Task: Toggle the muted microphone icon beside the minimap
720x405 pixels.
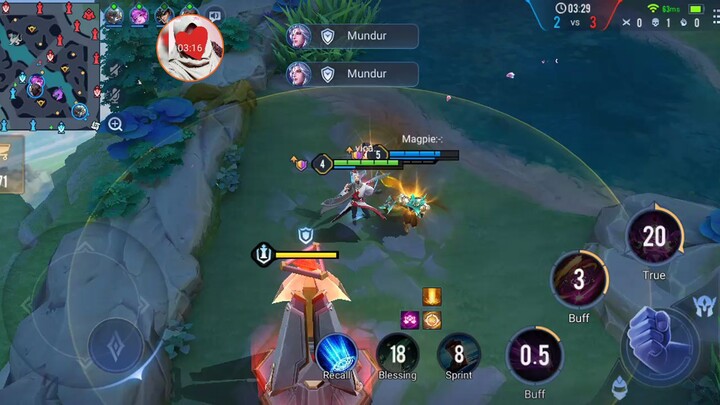Action: coord(115,93)
